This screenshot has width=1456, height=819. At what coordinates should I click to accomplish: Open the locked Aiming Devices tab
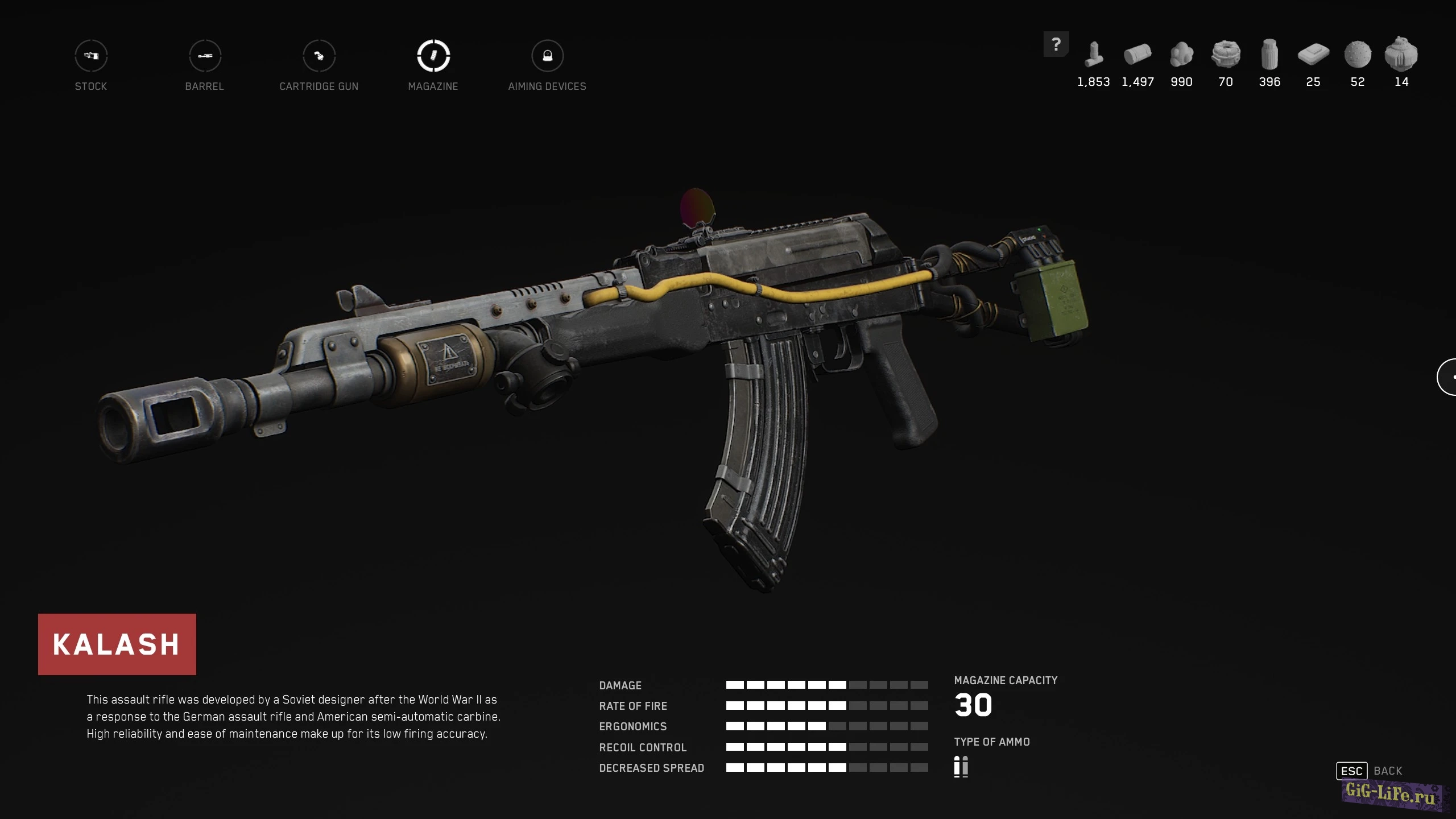547,56
